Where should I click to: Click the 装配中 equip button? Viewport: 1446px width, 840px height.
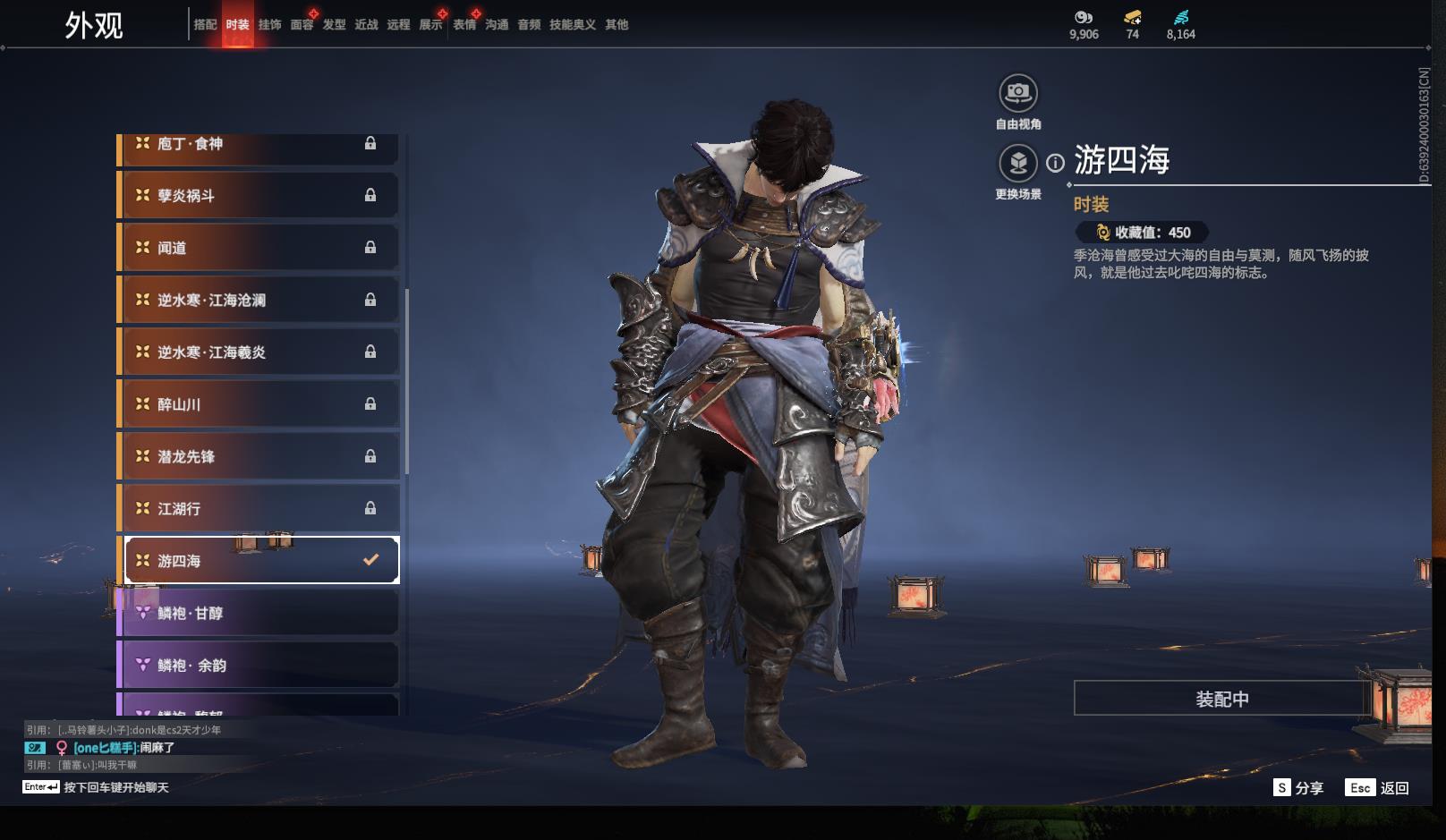coord(1221,699)
